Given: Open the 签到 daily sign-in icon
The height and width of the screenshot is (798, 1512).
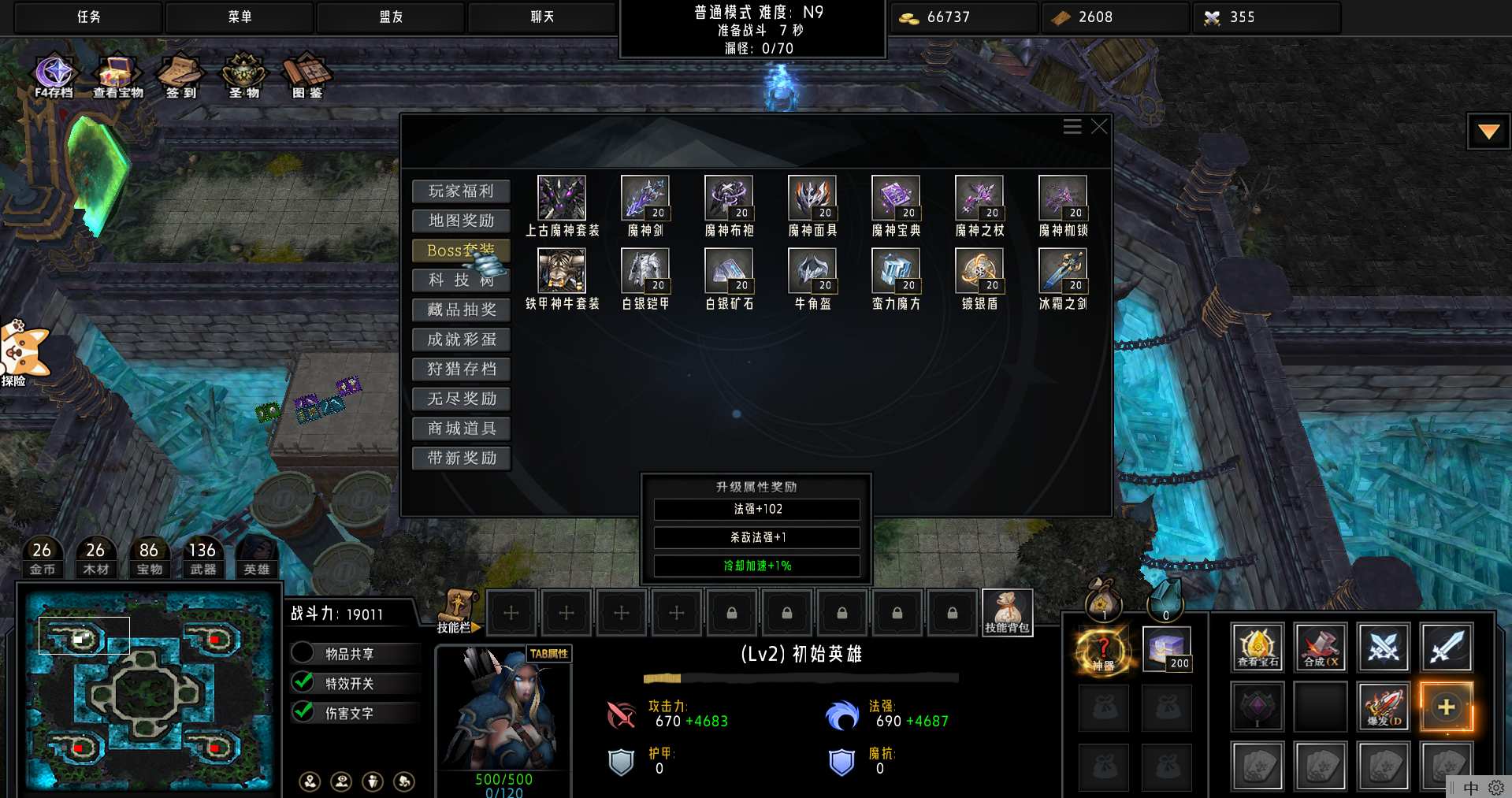Looking at the screenshot, I should click(181, 75).
